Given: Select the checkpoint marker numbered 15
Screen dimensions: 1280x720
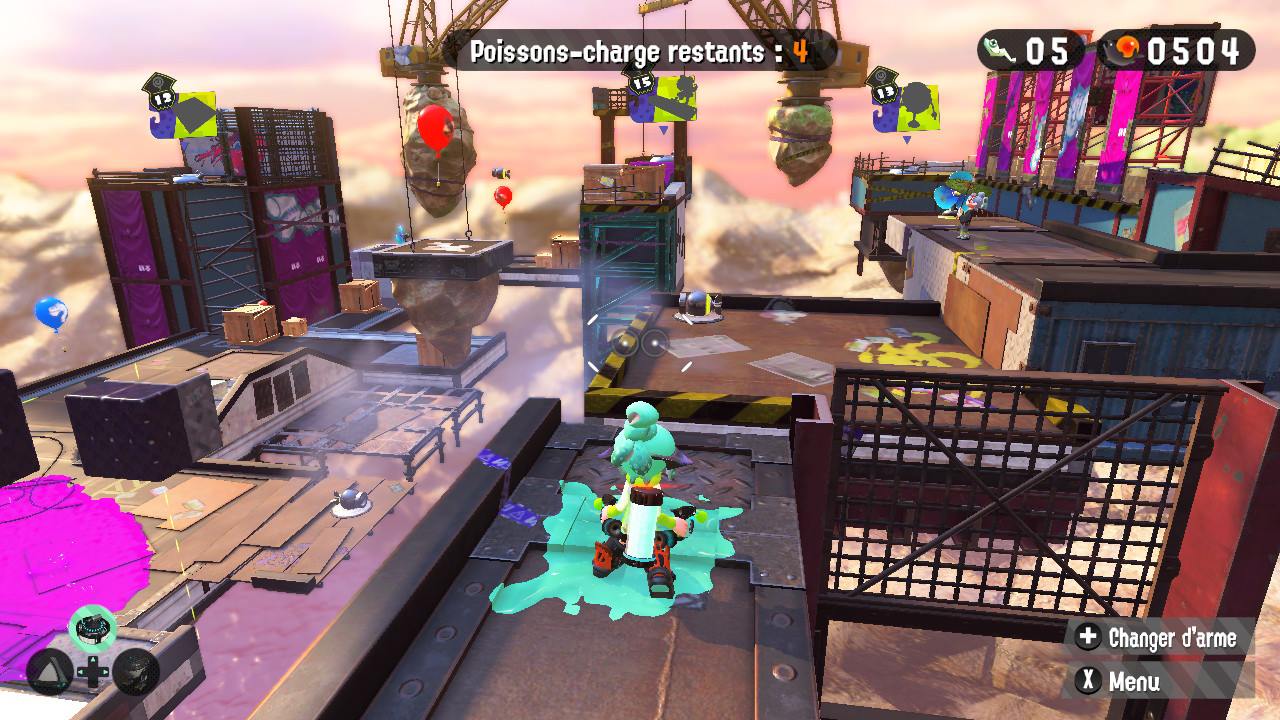Looking at the screenshot, I should tap(660, 95).
